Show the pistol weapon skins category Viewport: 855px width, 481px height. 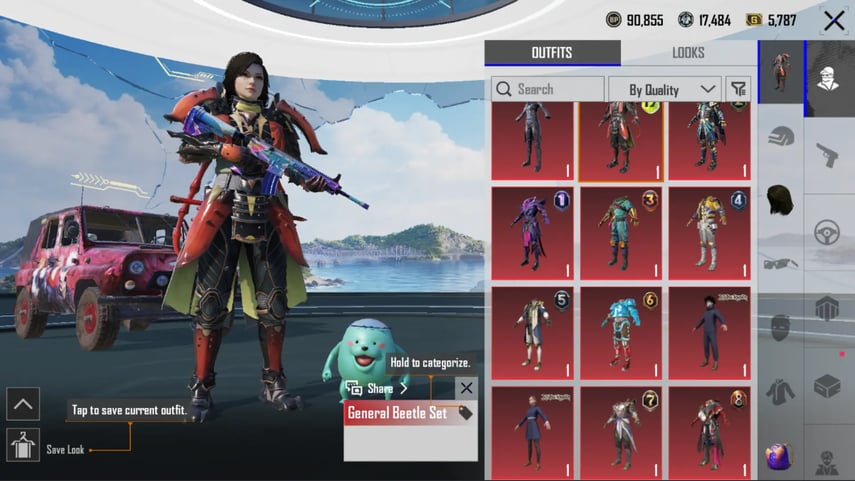828,155
